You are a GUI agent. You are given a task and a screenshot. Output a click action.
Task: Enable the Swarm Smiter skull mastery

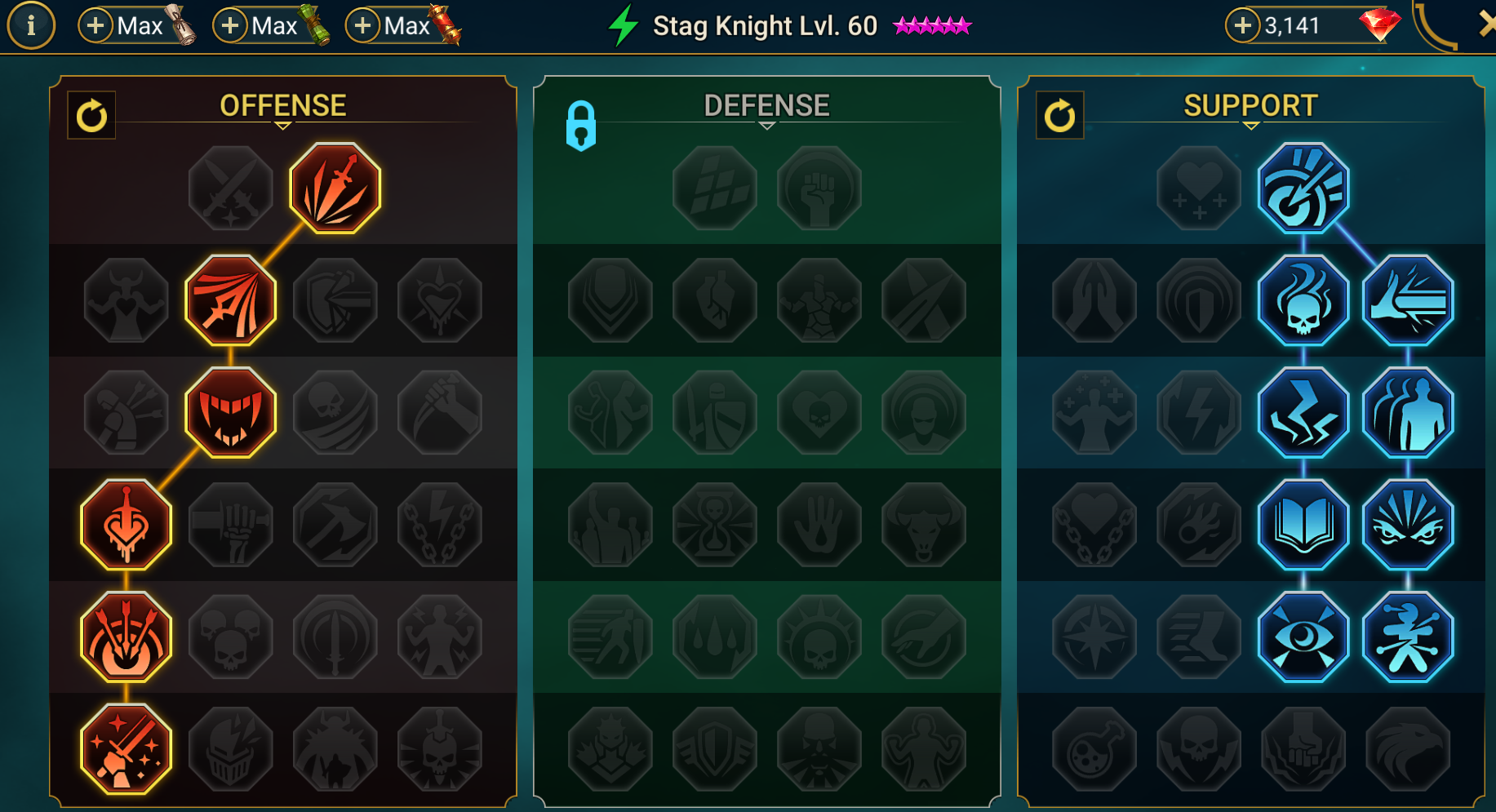click(1303, 300)
